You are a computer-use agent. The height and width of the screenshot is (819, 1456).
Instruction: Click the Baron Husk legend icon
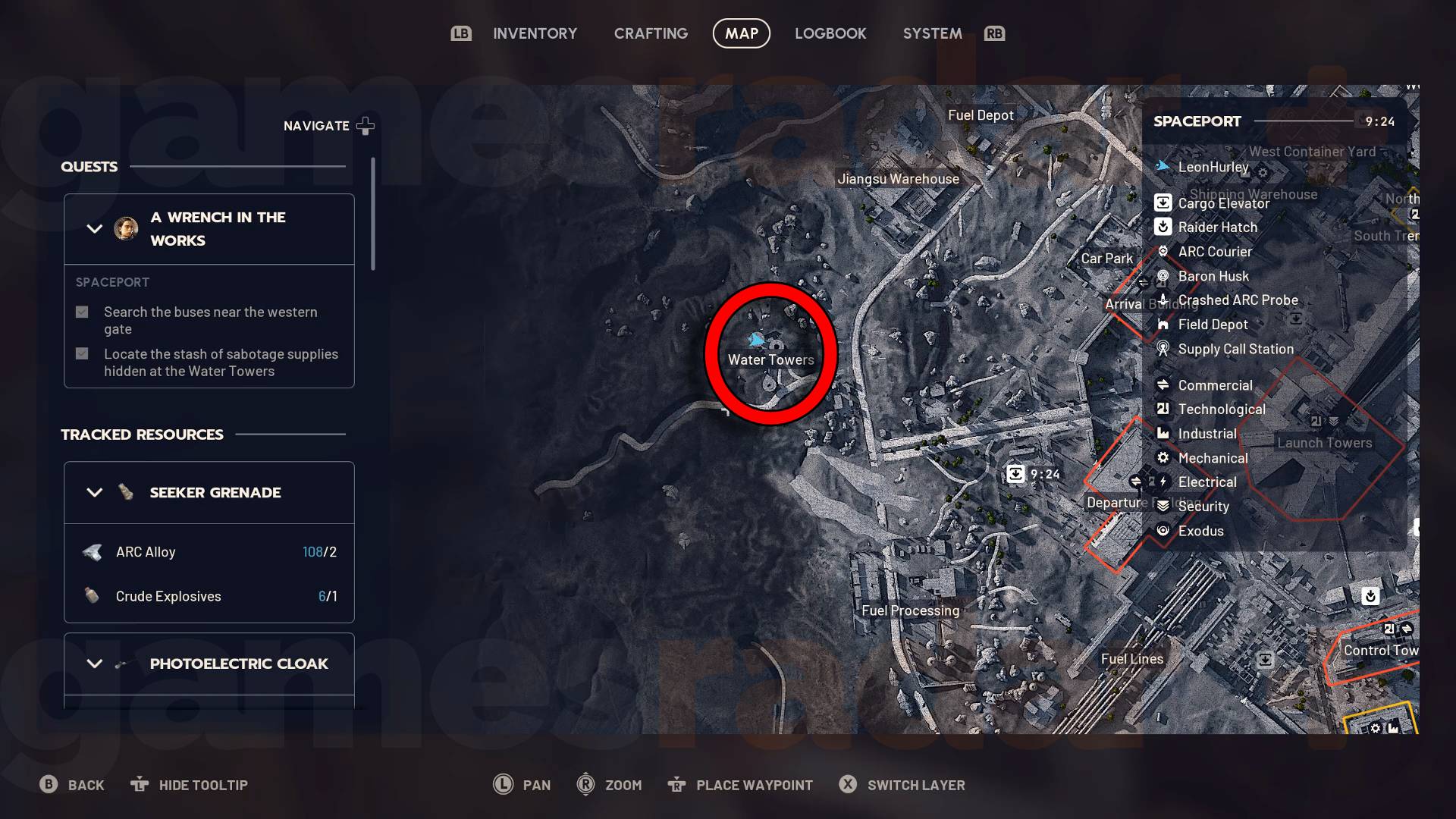pos(1163,276)
